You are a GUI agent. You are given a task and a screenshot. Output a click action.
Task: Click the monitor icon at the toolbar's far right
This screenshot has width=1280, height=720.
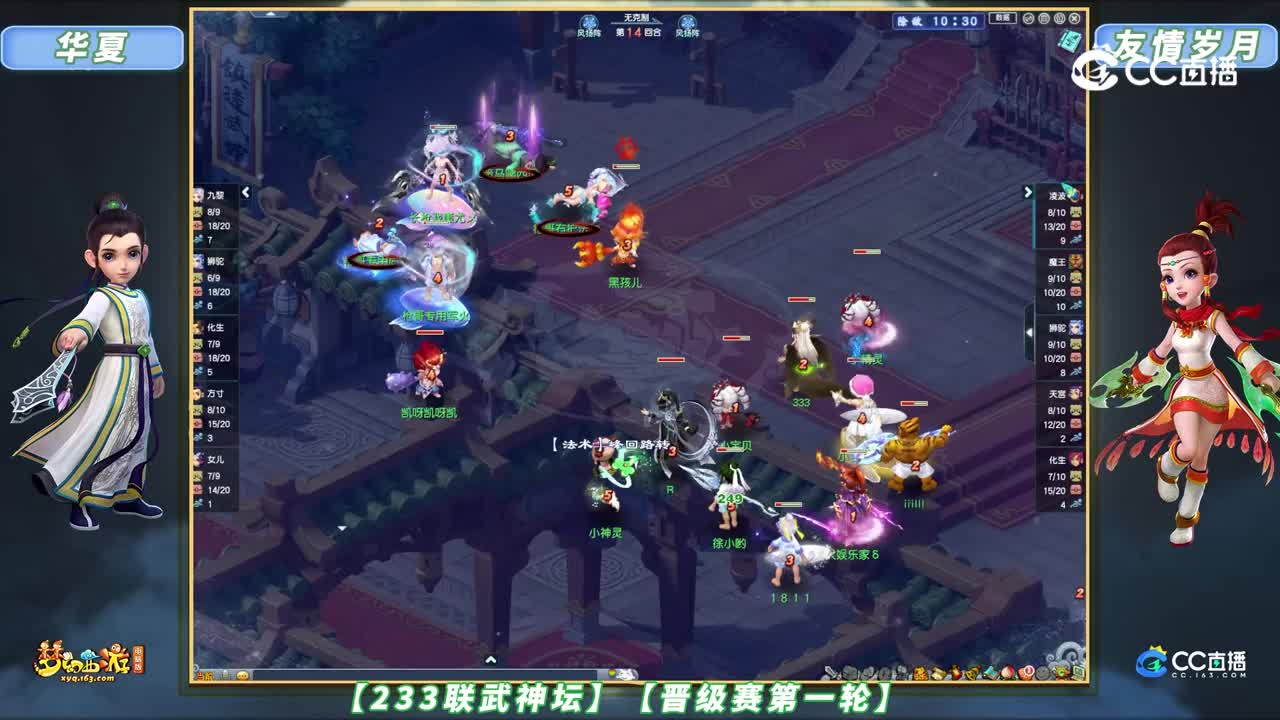click(x=1077, y=672)
